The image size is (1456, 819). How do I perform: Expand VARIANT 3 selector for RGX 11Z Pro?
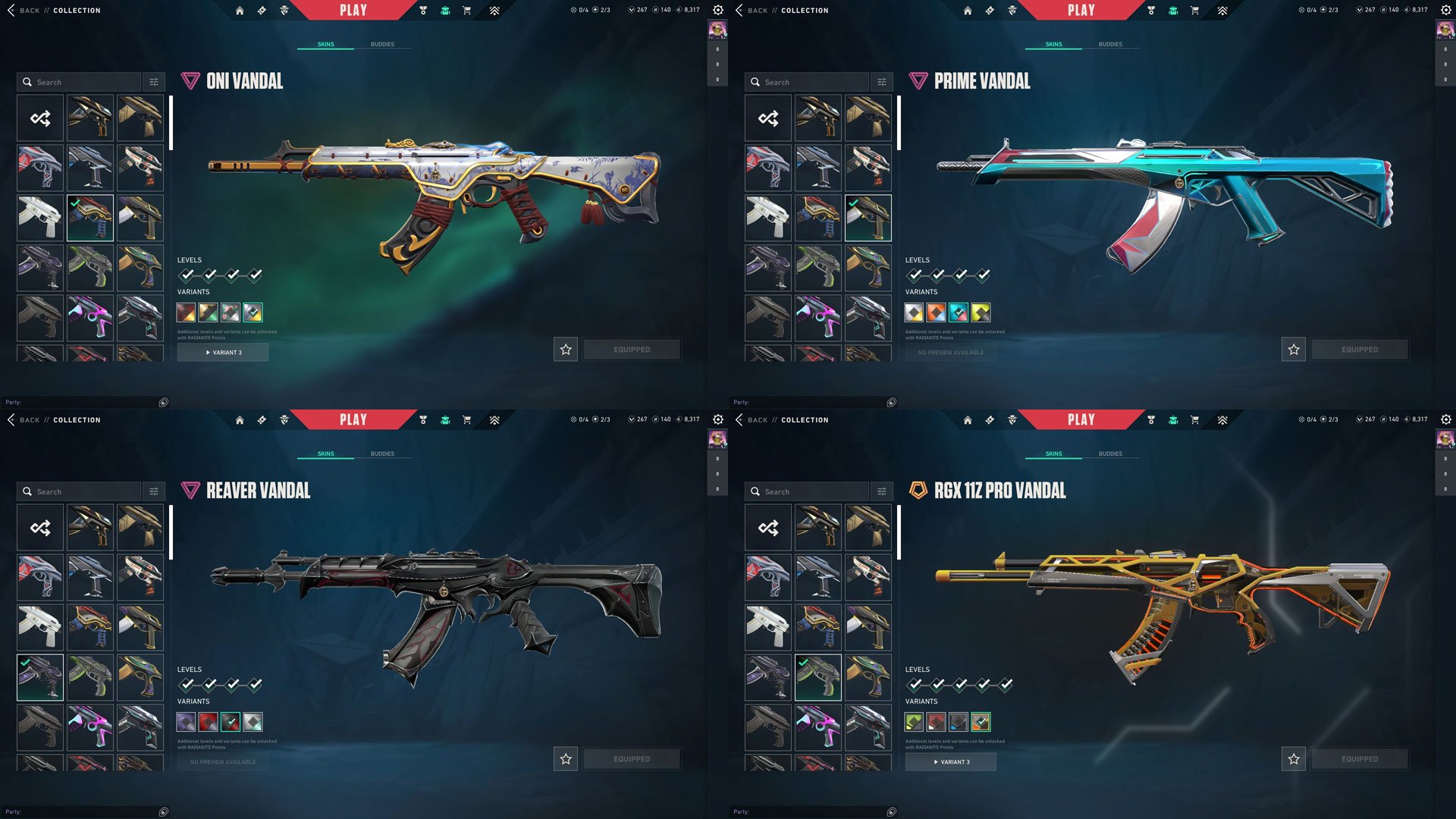950,761
